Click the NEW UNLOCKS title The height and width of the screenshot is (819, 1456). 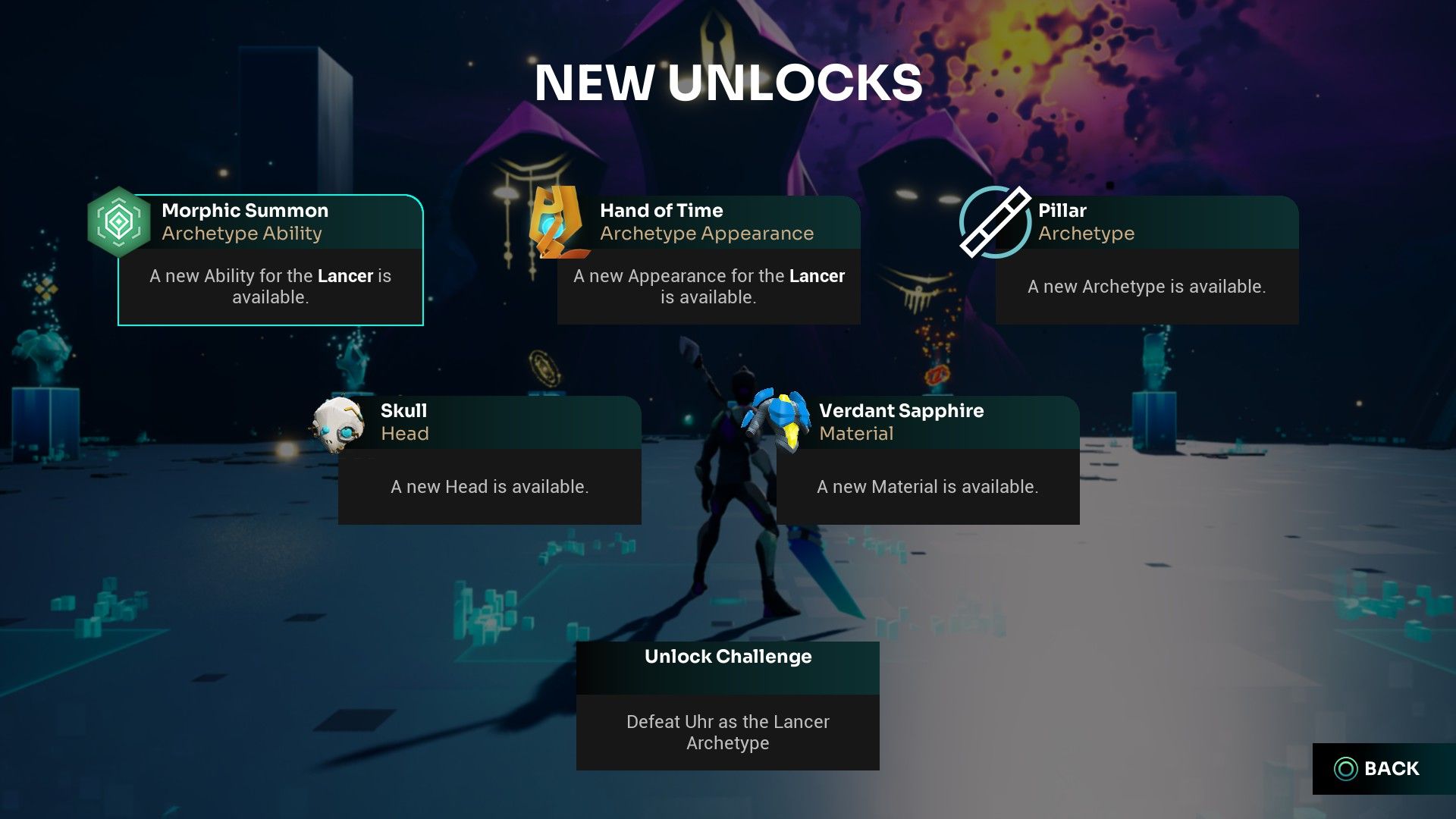(x=728, y=83)
